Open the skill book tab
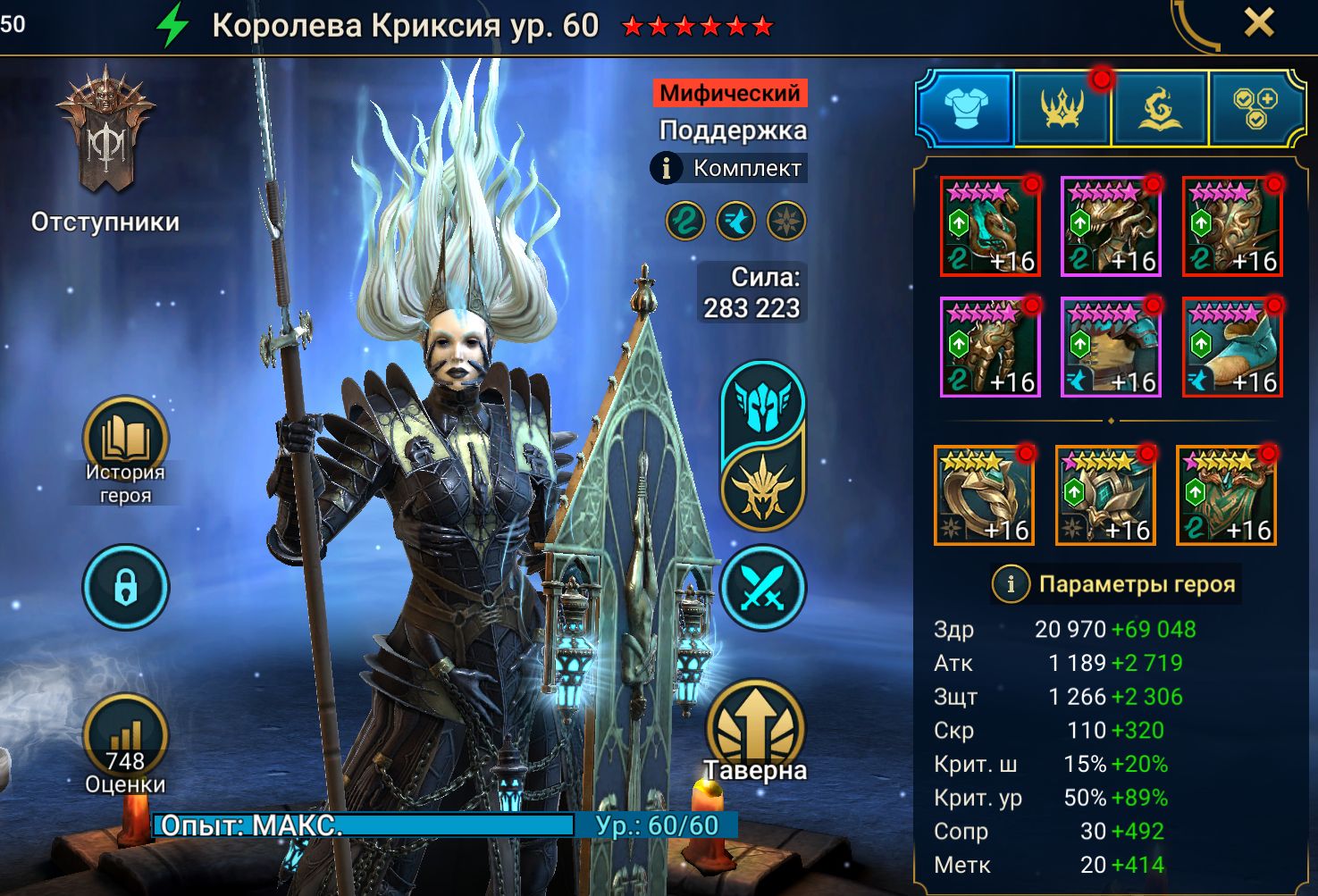This screenshot has height=896, width=1318. click(1159, 109)
